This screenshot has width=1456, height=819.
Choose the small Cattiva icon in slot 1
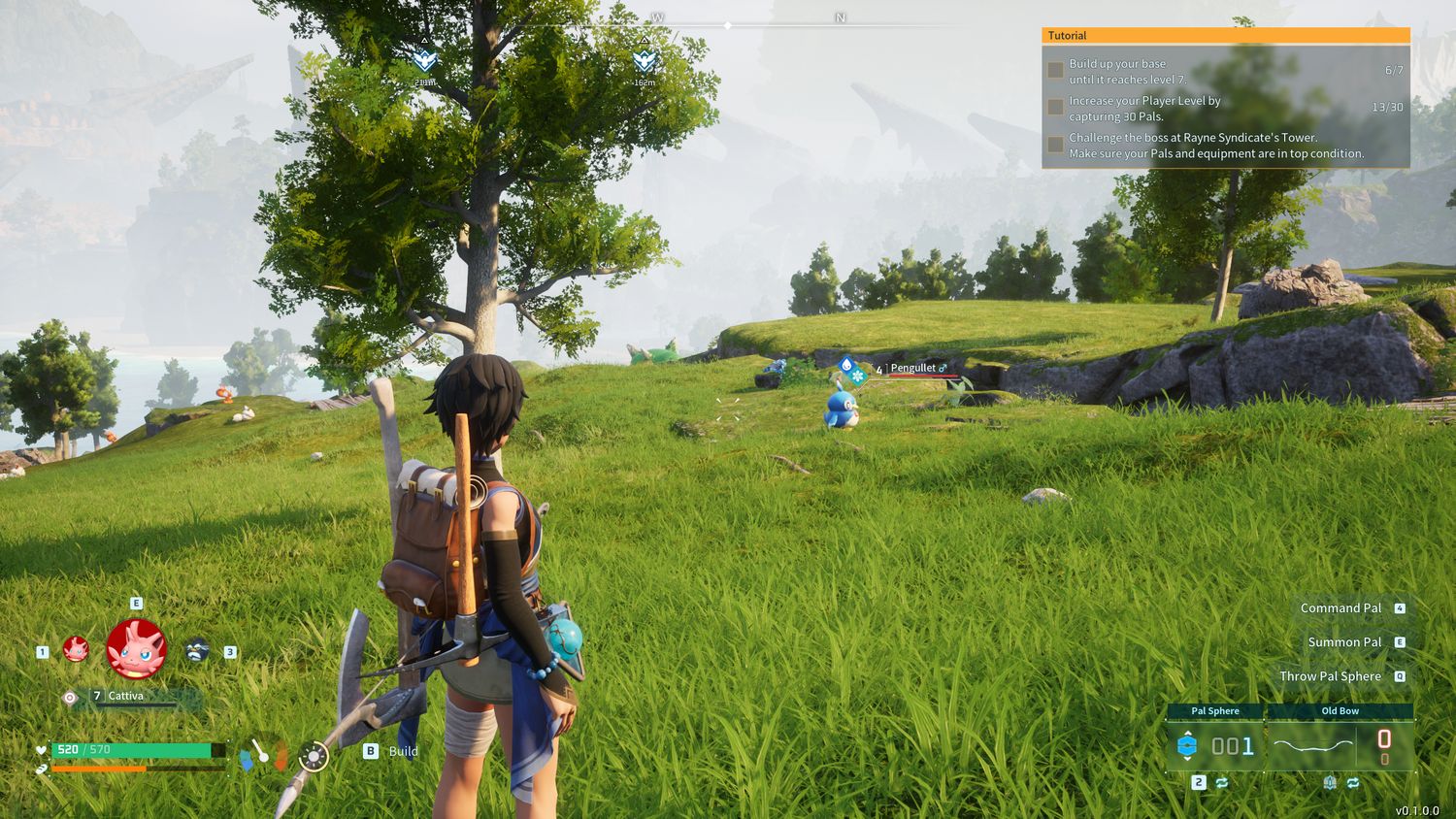click(76, 649)
